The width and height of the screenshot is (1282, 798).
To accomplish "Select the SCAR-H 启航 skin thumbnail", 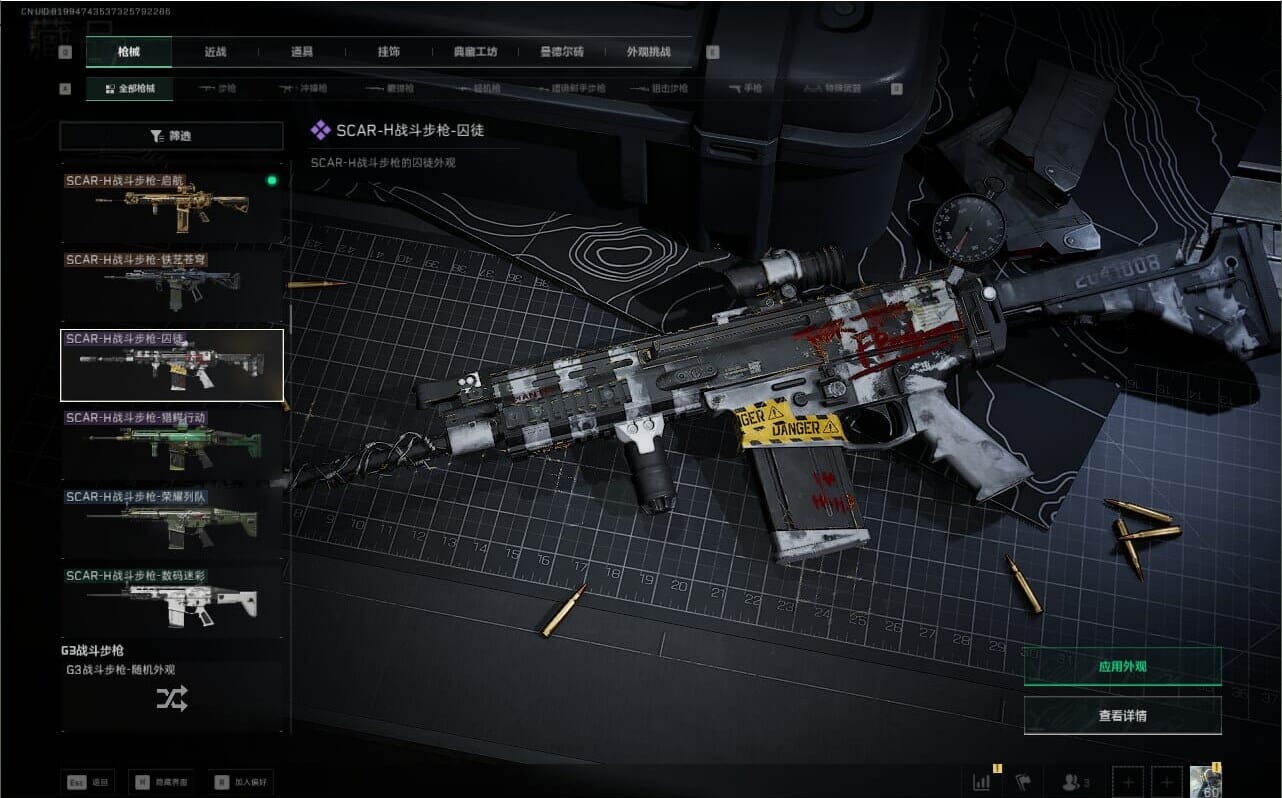I will click(172, 204).
